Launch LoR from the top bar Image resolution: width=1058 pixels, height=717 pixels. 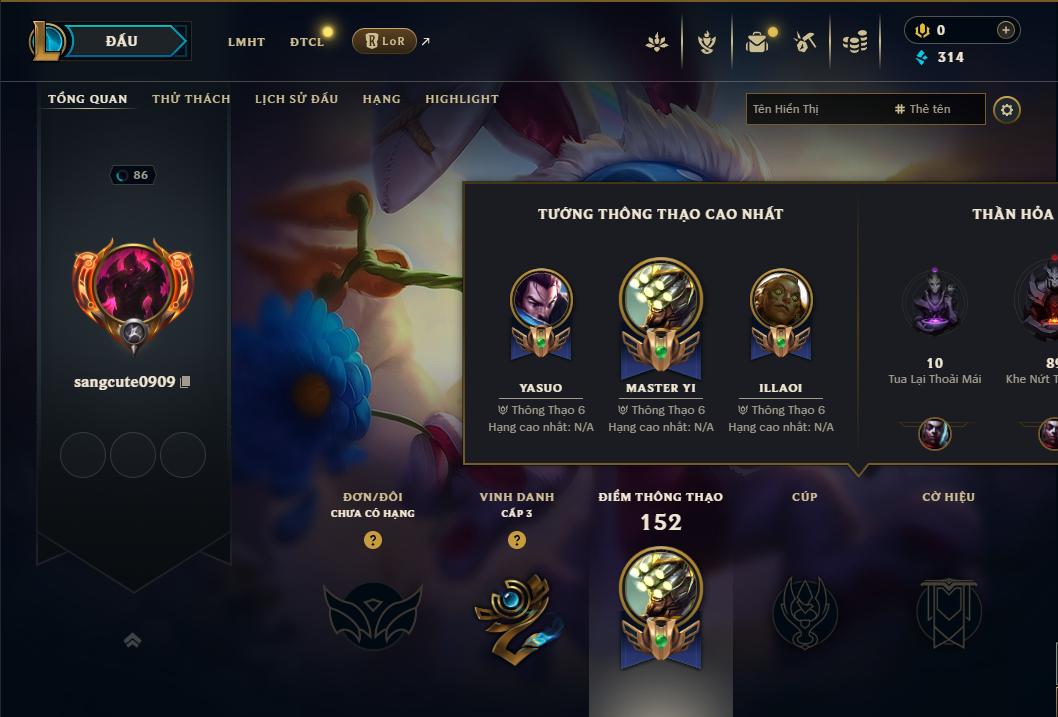coord(384,41)
